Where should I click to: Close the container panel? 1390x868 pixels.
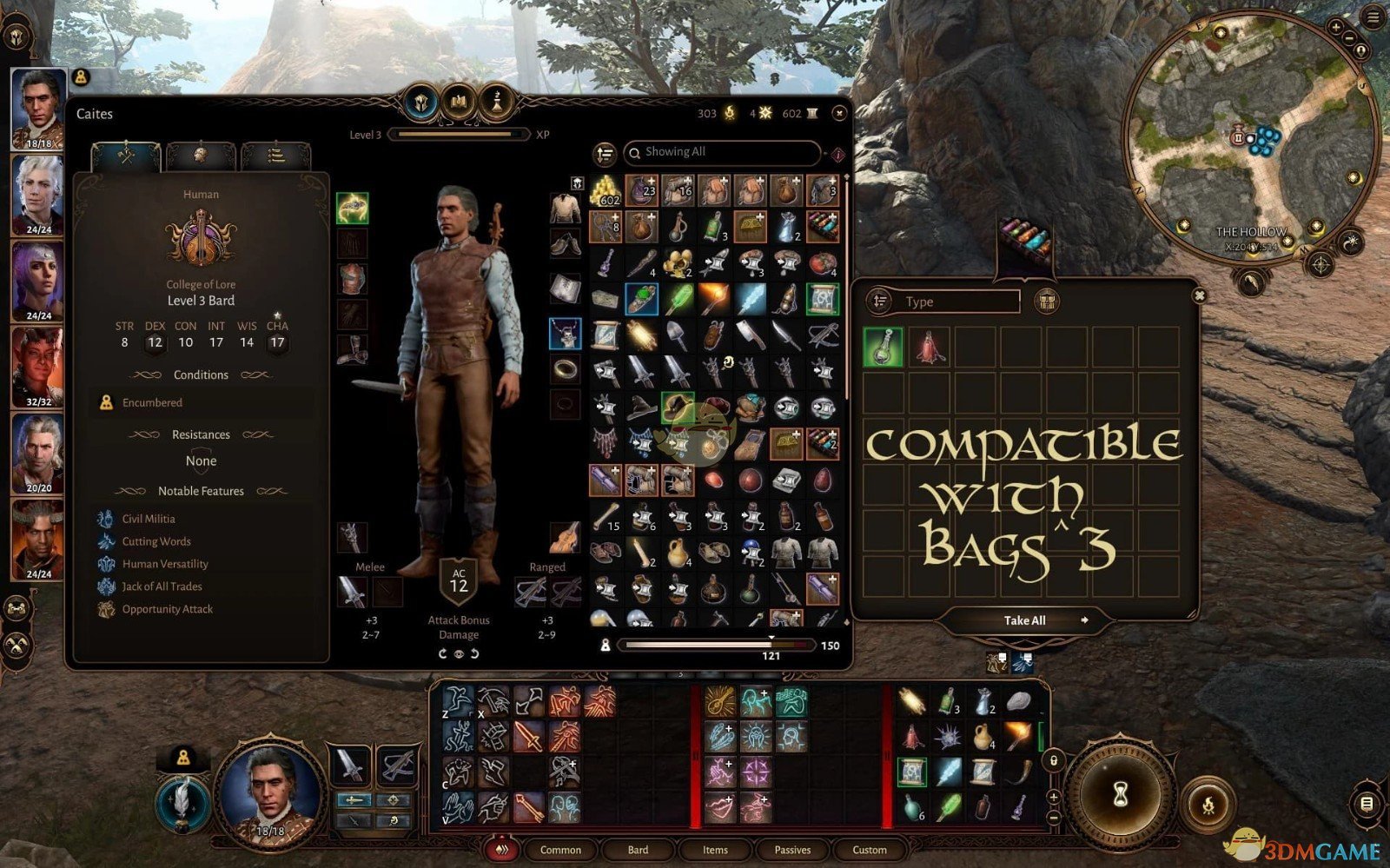pos(1199,296)
